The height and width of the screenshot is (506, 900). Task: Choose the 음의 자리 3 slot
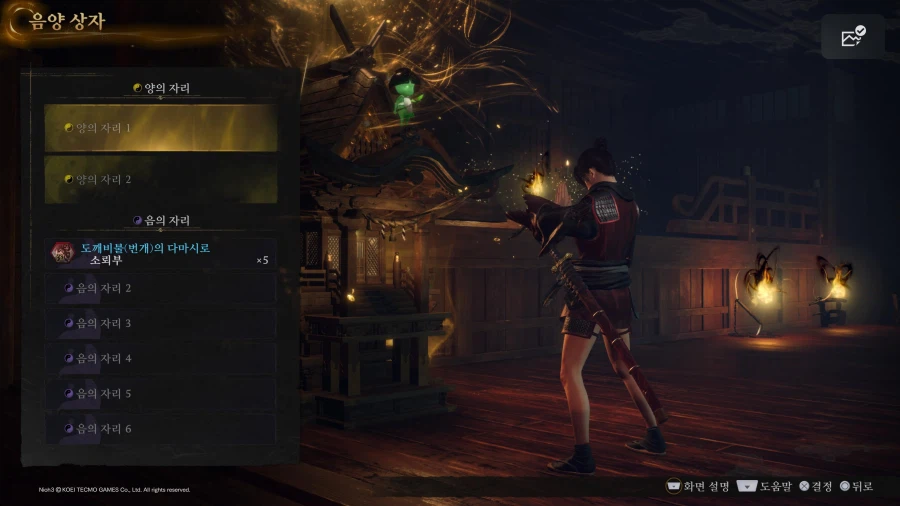click(160, 323)
